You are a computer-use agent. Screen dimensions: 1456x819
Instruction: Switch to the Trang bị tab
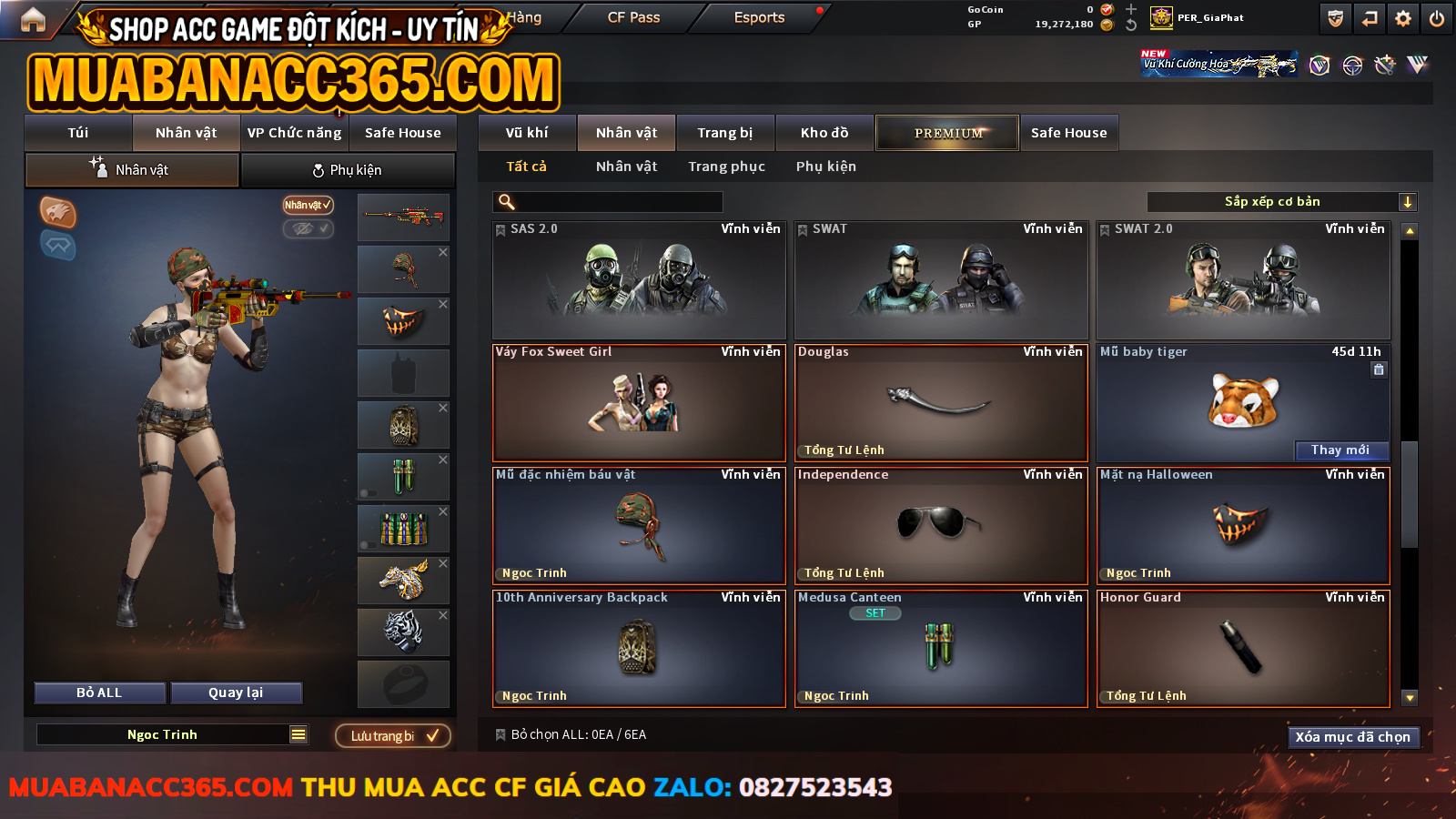point(724,133)
